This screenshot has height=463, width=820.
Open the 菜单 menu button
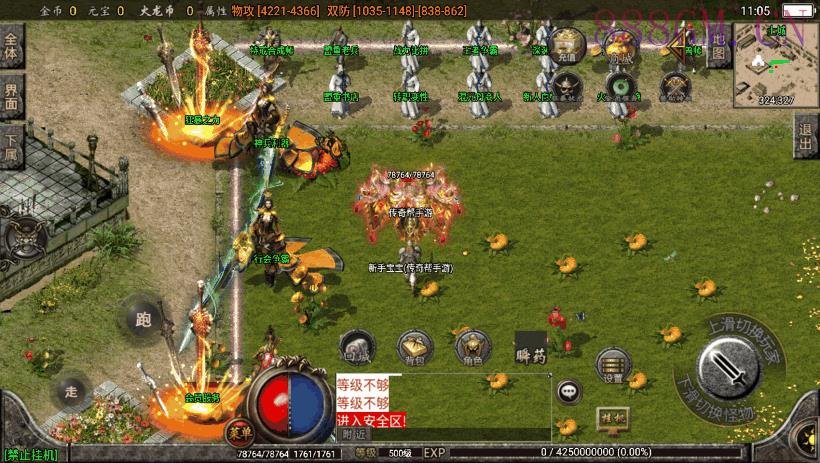point(239,432)
